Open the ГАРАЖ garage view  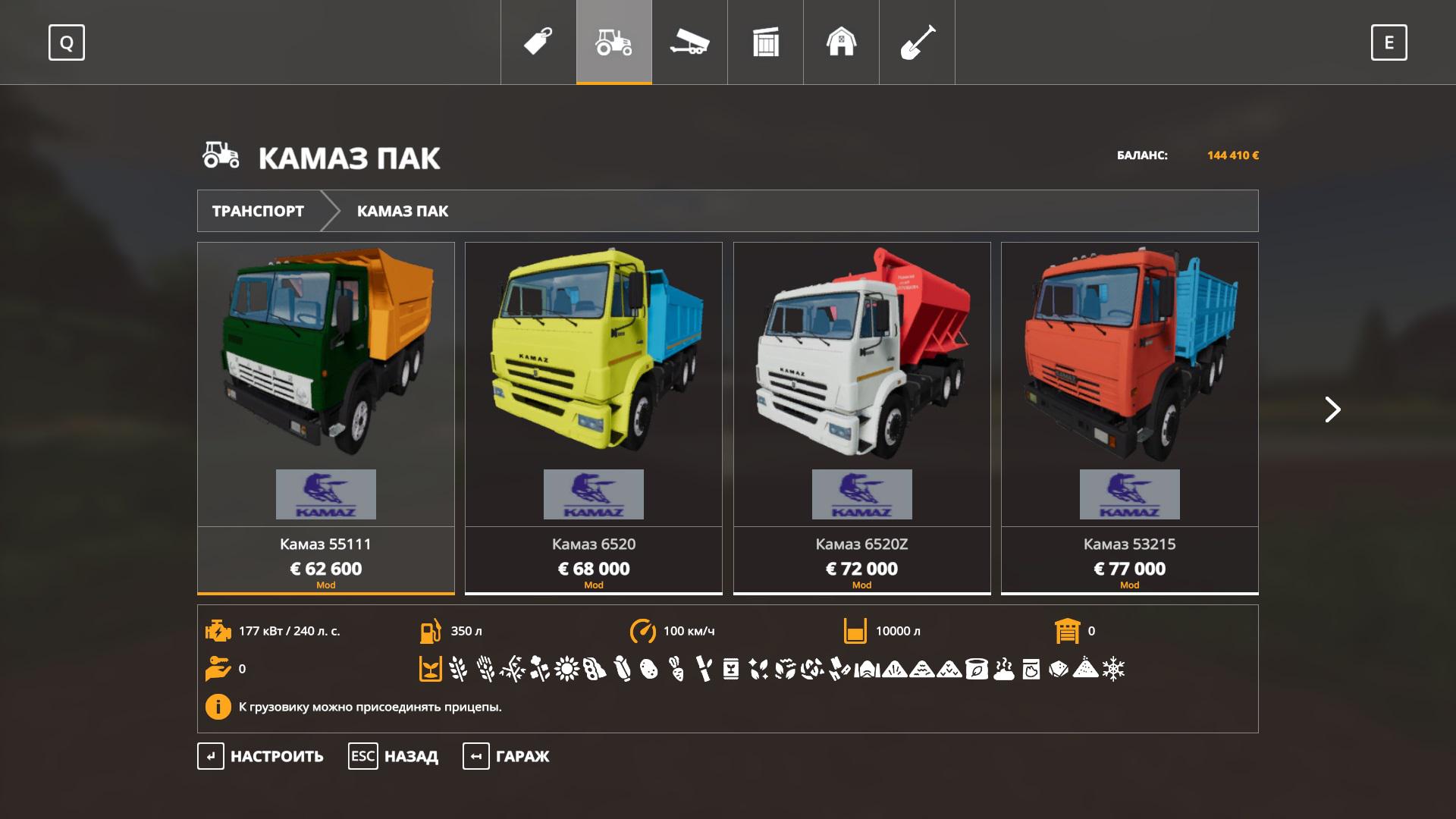(x=507, y=756)
